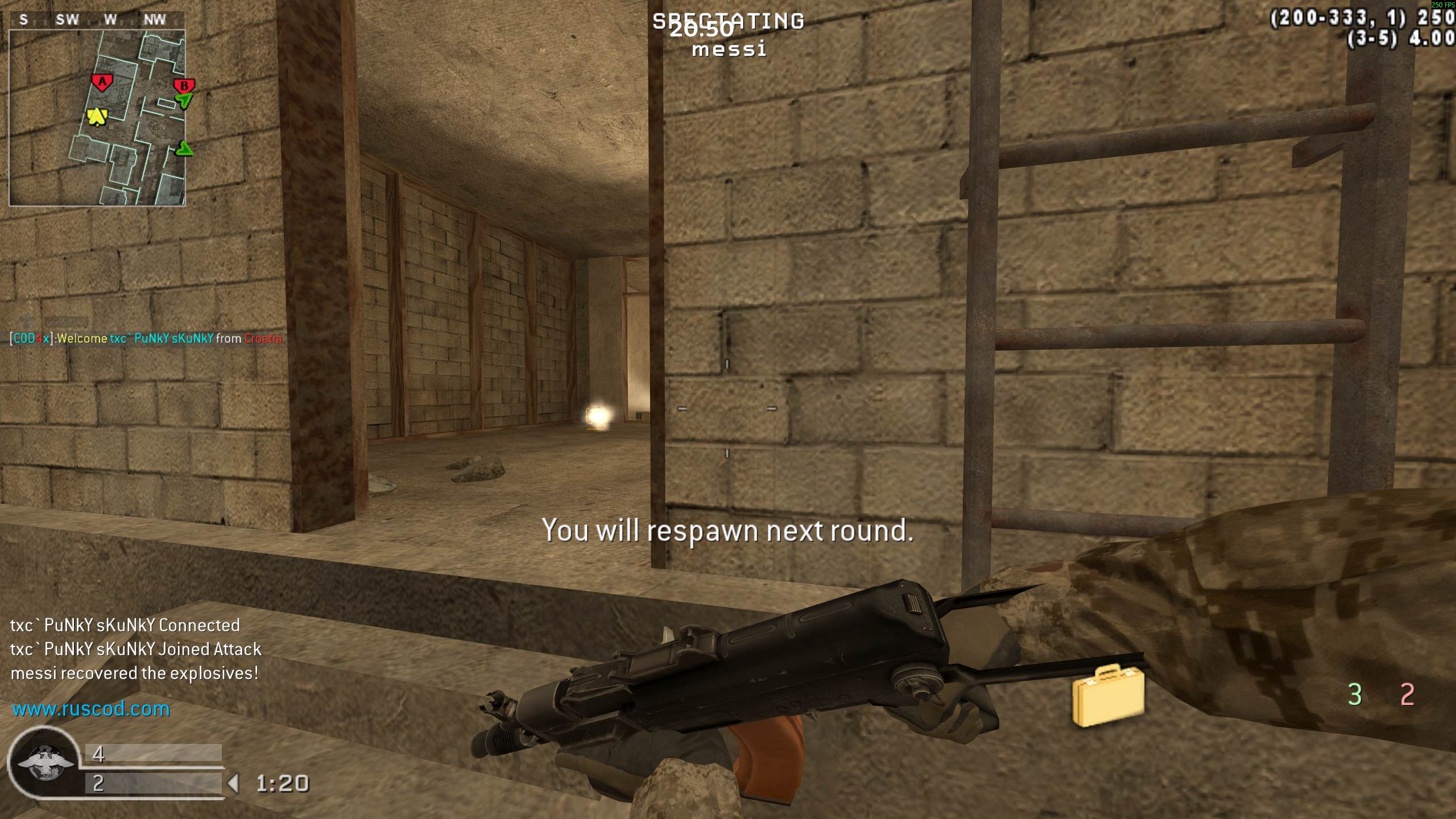Image resolution: width=1456 pixels, height=819 pixels.
Task: Click the yellow briefcase bomb icon
Action: pyautogui.click(x=1108, y=695)
